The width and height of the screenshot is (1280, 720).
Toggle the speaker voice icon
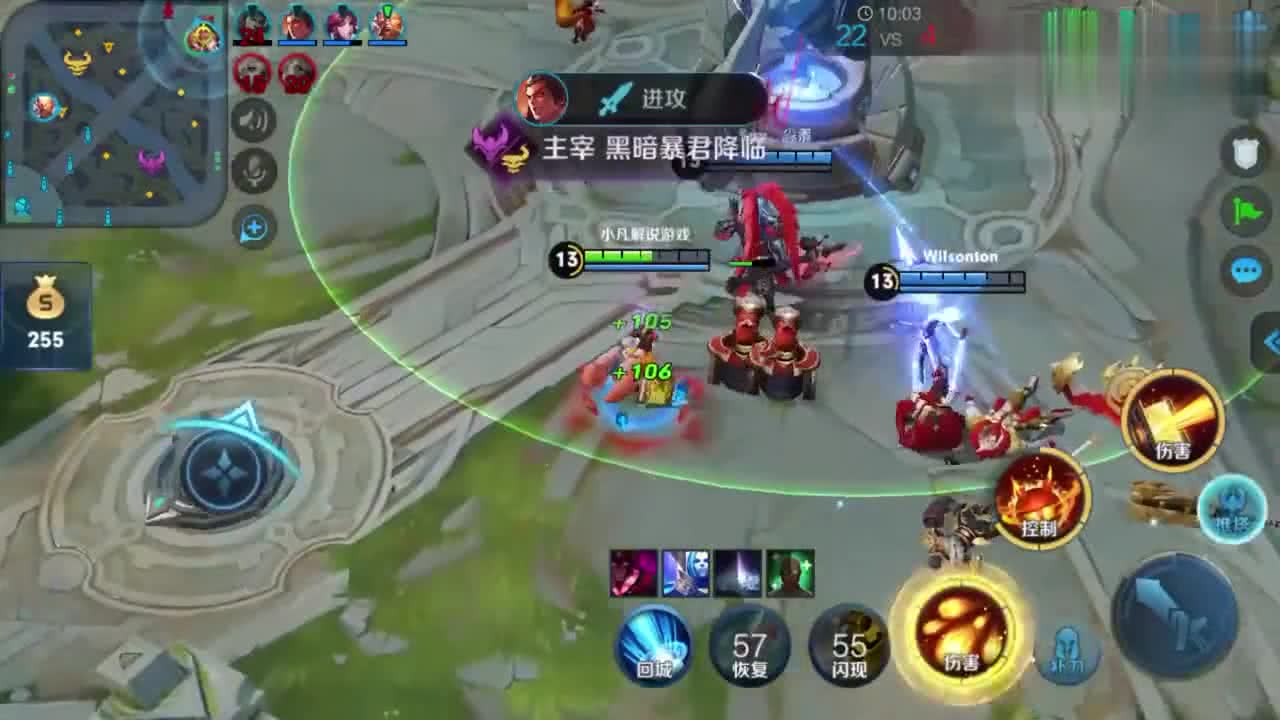[x=254, y=122]
